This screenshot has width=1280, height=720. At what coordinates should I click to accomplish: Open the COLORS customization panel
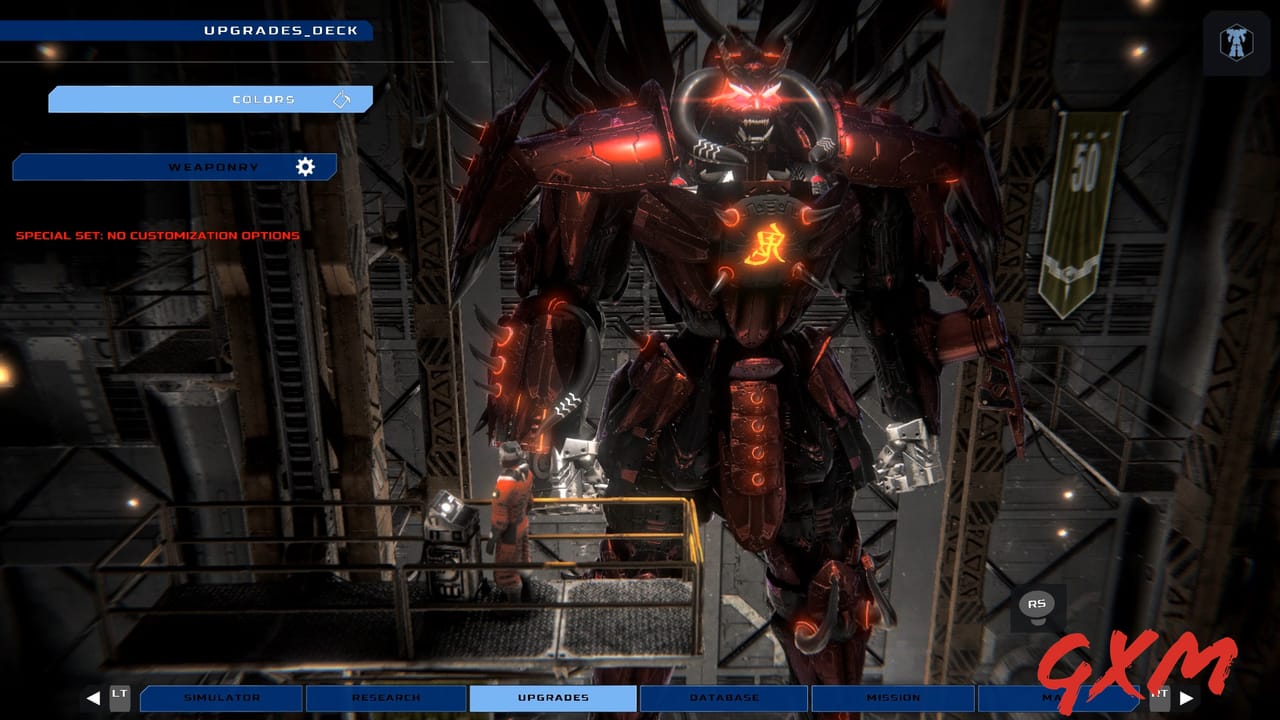(x=210, y=99)
